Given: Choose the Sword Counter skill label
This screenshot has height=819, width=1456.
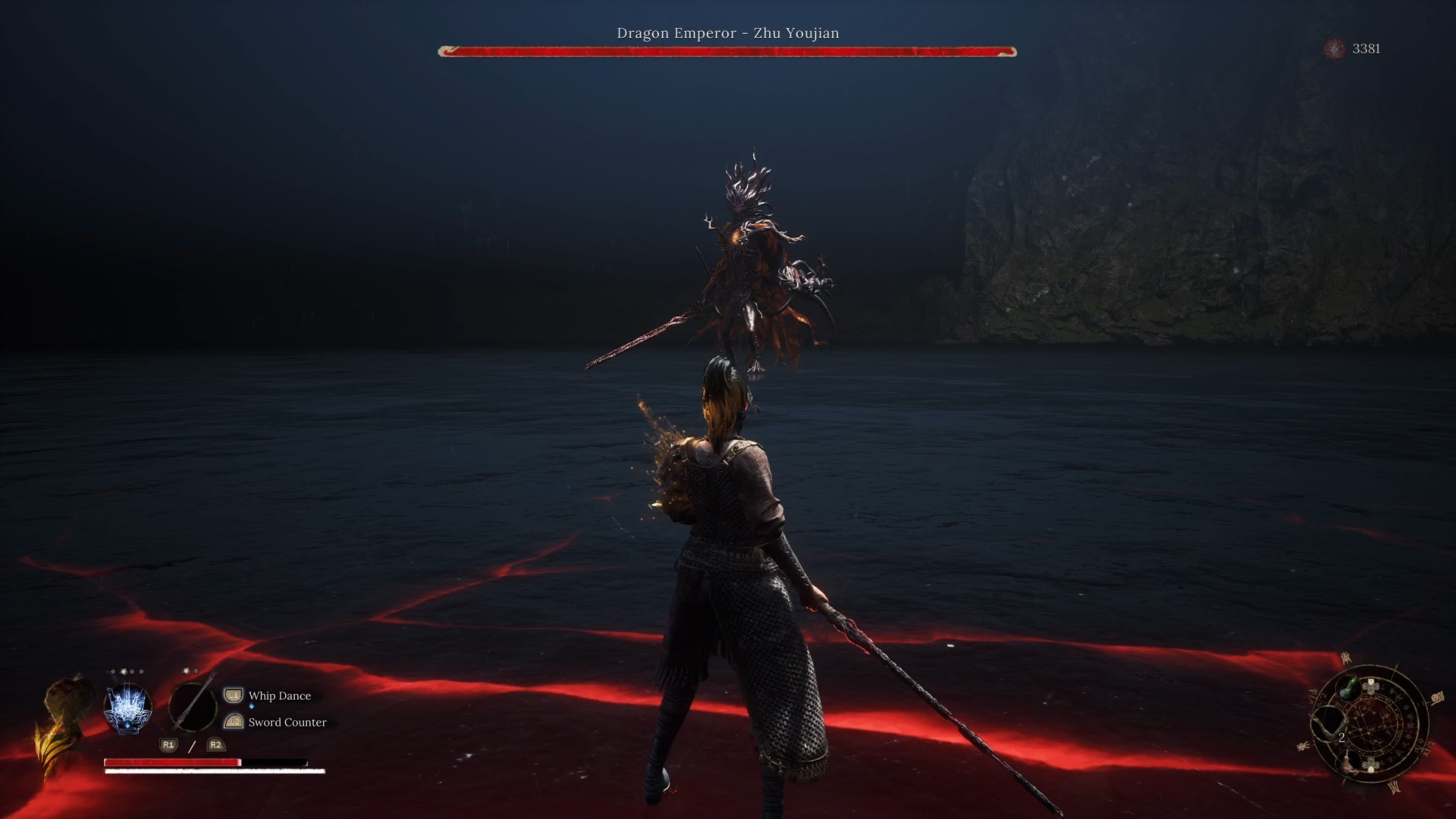Looking at the screenshot, I should coord(287,722).
